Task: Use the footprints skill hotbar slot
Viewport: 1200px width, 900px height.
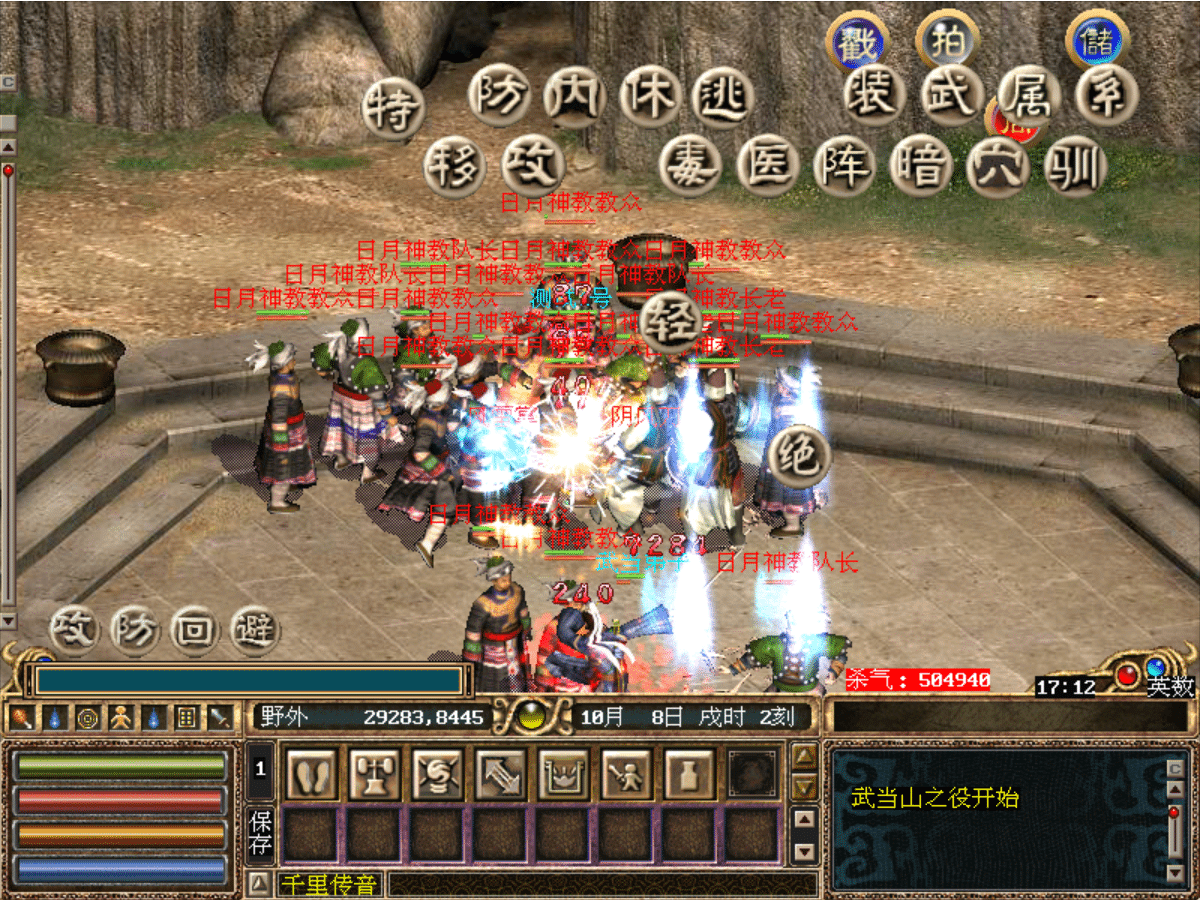Action: (x=311, y=773)
